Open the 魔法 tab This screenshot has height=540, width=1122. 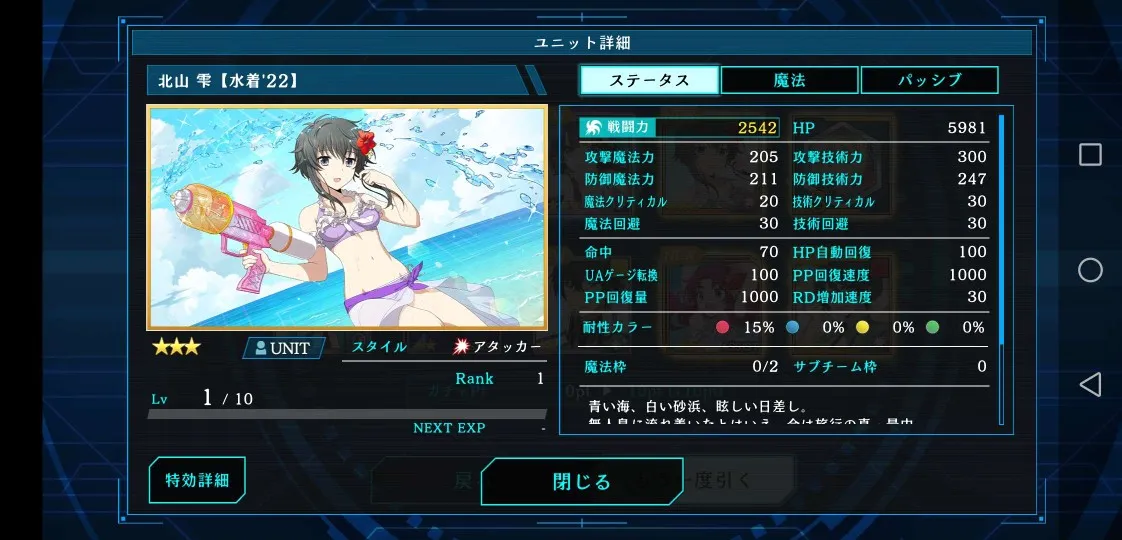pos(789,80)
